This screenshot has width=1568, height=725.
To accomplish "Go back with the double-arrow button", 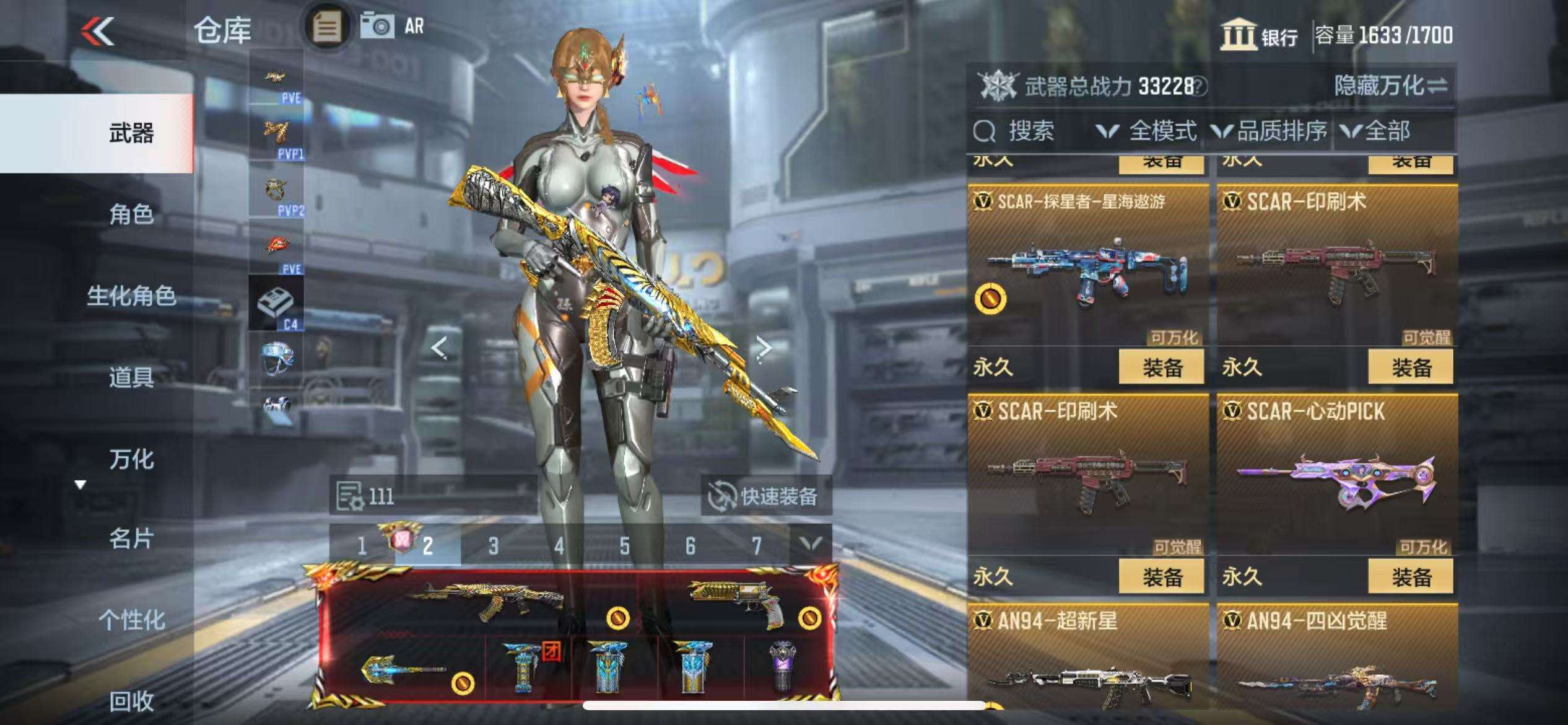I will click(98, 31).
